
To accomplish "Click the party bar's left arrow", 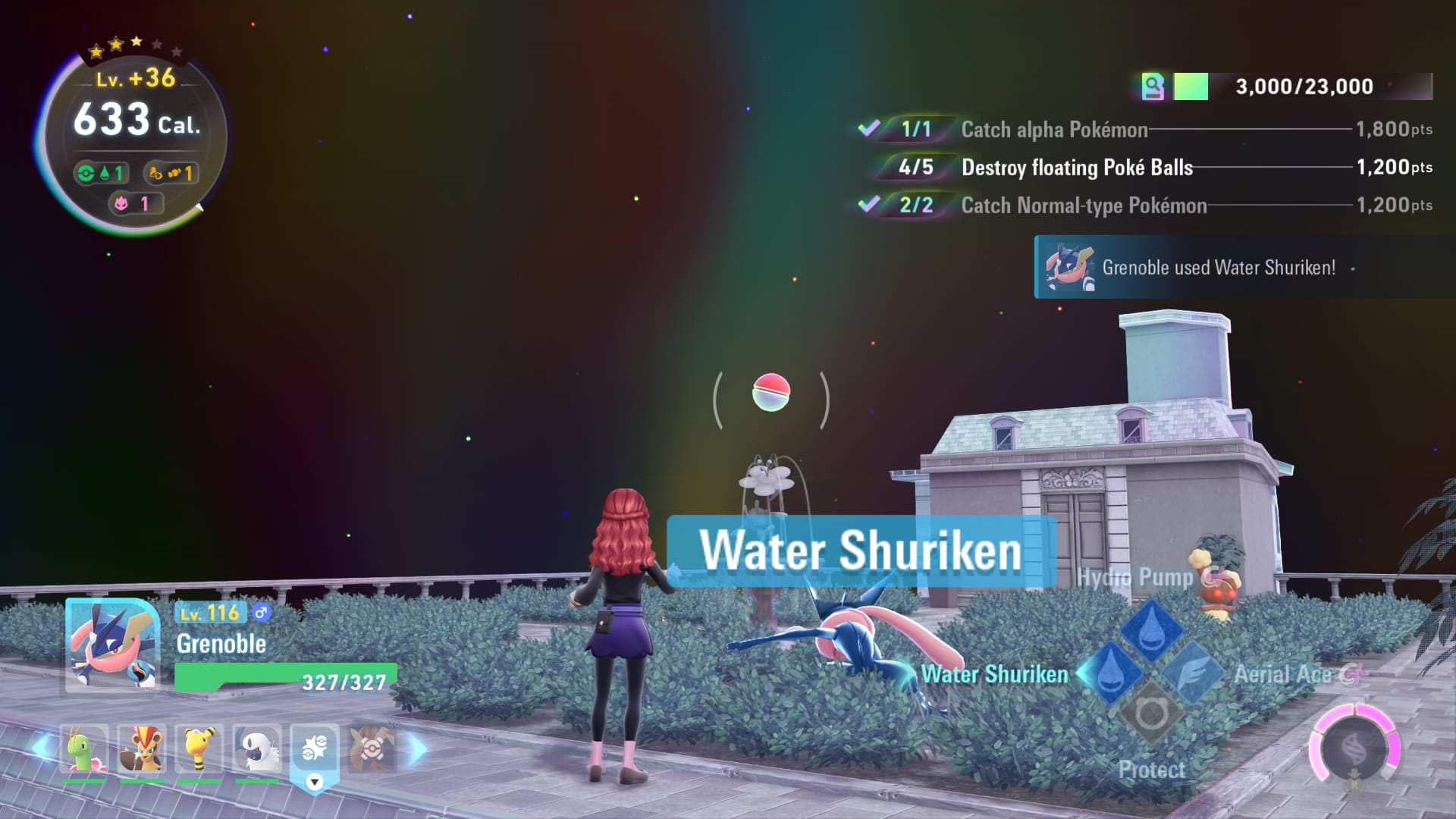I will click(x=42, y=748).
